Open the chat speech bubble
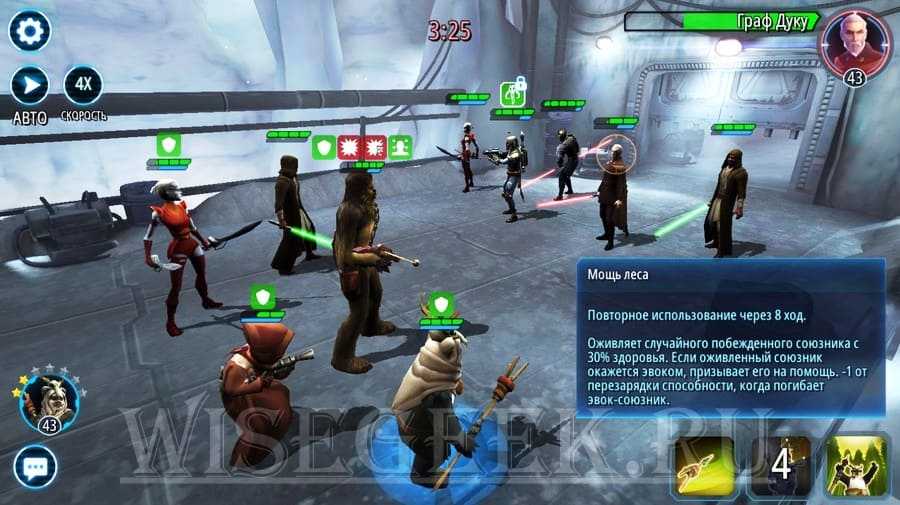900x505 pixels. tap(34, 467)
